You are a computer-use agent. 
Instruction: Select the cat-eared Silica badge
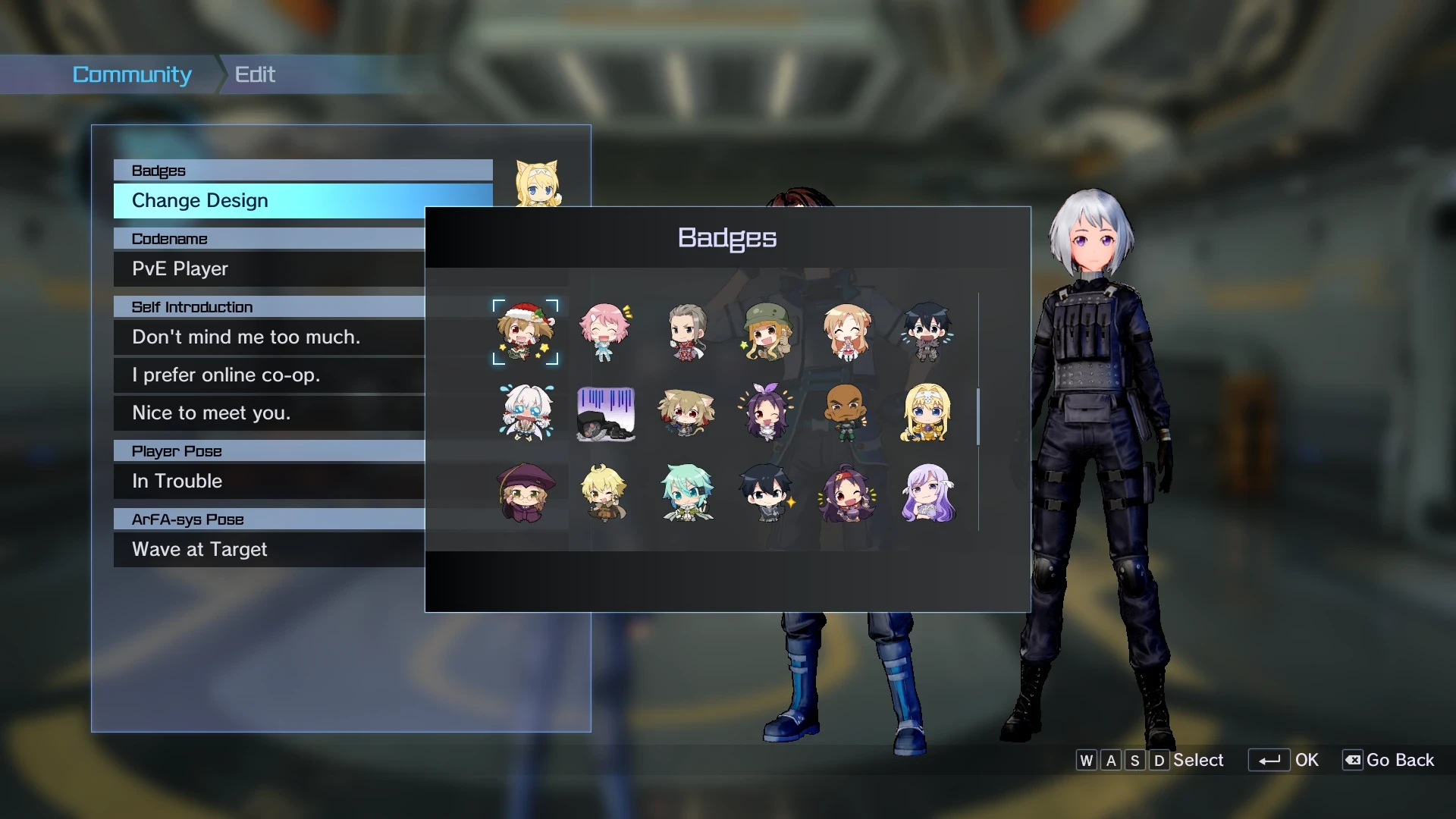(688, 413)
